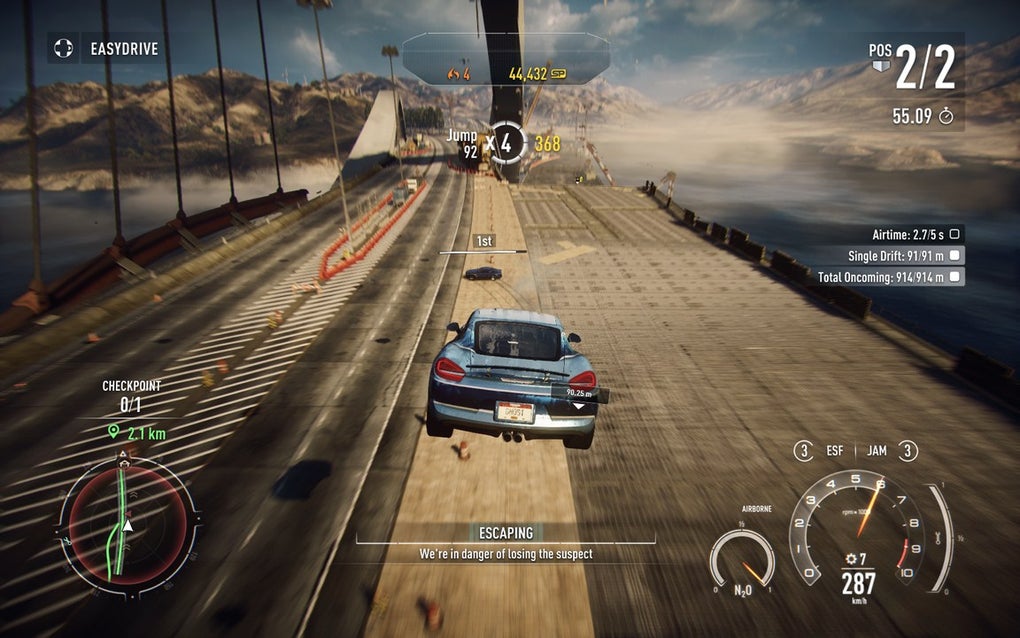Select the Airtime objective checkbox
The image size is (1020, 638).
pos(955,233)
